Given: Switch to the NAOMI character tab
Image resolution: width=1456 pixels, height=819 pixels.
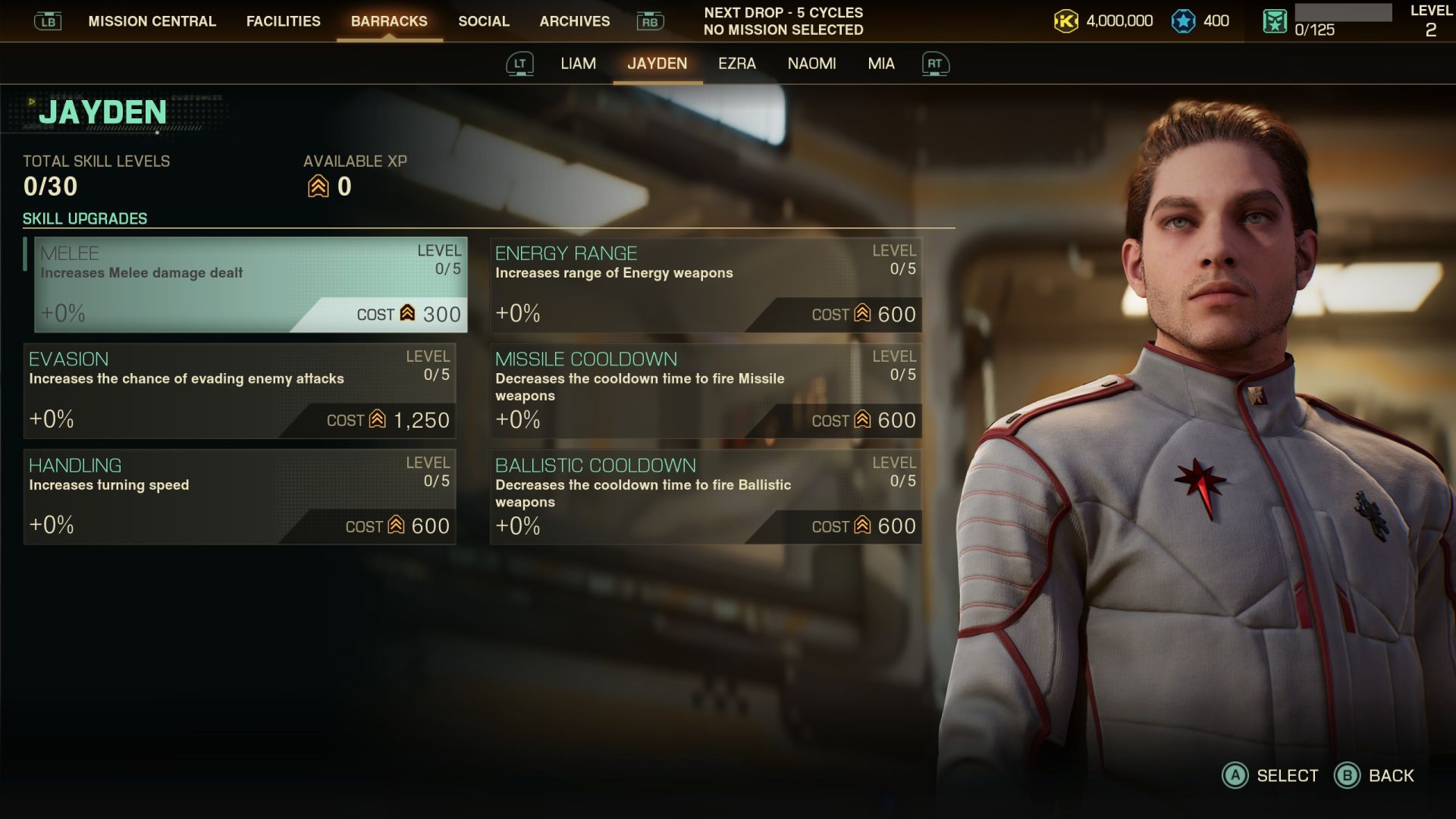Looking at the screenshot, I should [x=812, y=64].
